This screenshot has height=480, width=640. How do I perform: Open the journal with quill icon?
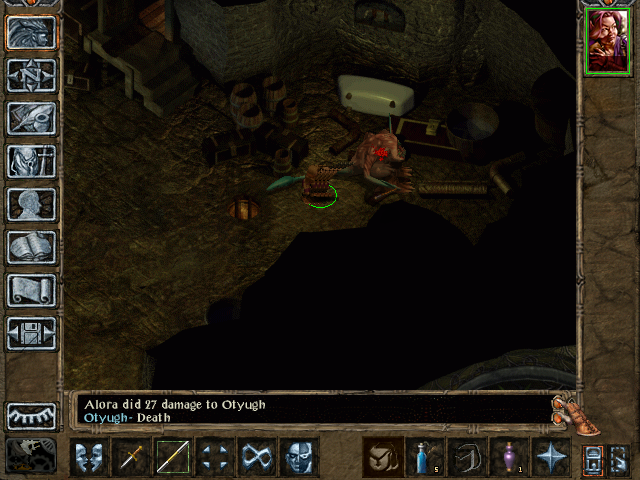31,118
